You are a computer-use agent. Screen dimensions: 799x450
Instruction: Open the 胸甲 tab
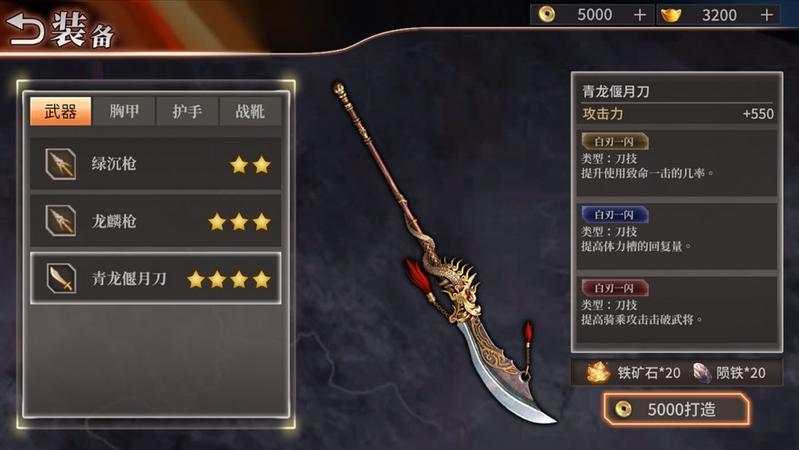pyautogui.click(x=124, y=111)
